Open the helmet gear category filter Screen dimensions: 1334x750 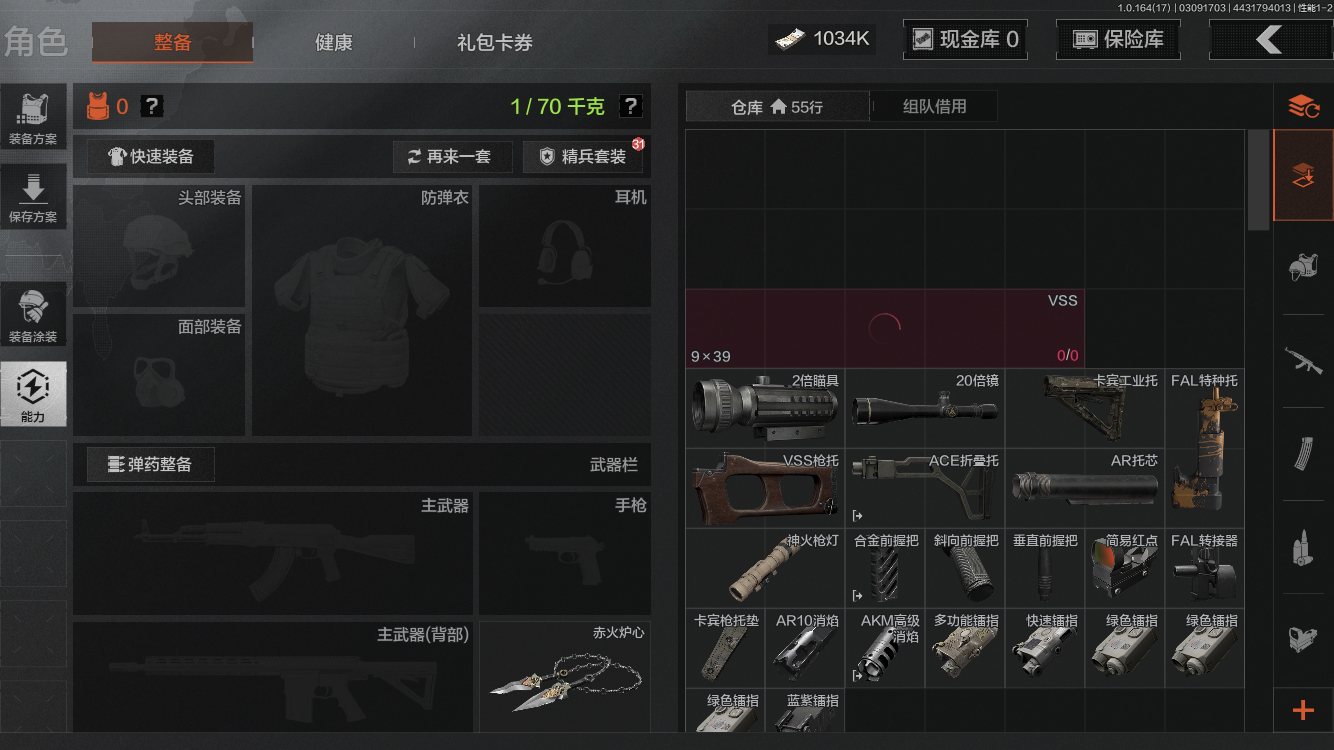coord(1305,268)
